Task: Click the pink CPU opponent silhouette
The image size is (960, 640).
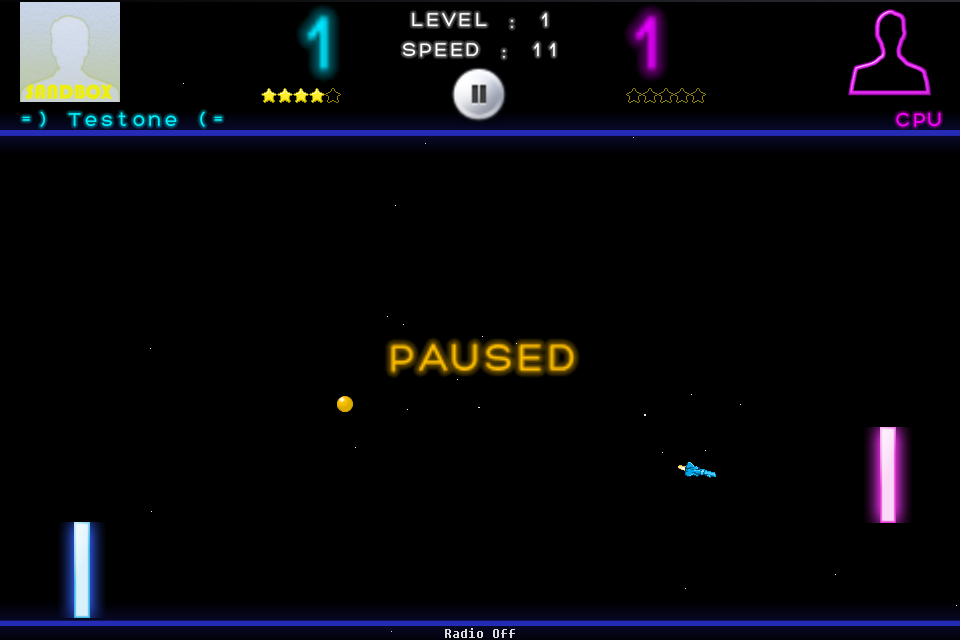Action: (x=889, y=54)
